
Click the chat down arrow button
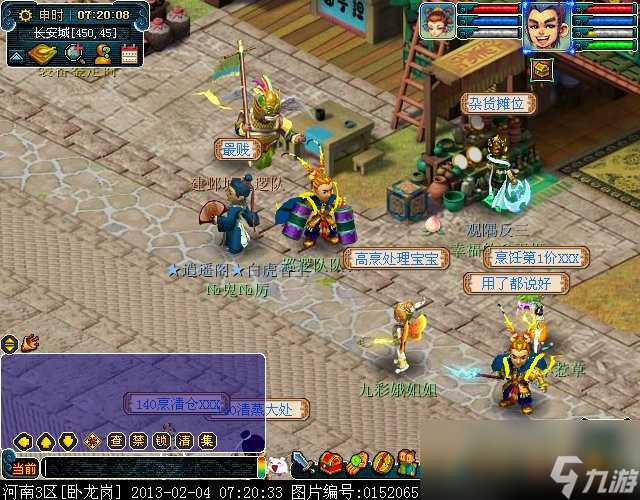tap(68, 441)
